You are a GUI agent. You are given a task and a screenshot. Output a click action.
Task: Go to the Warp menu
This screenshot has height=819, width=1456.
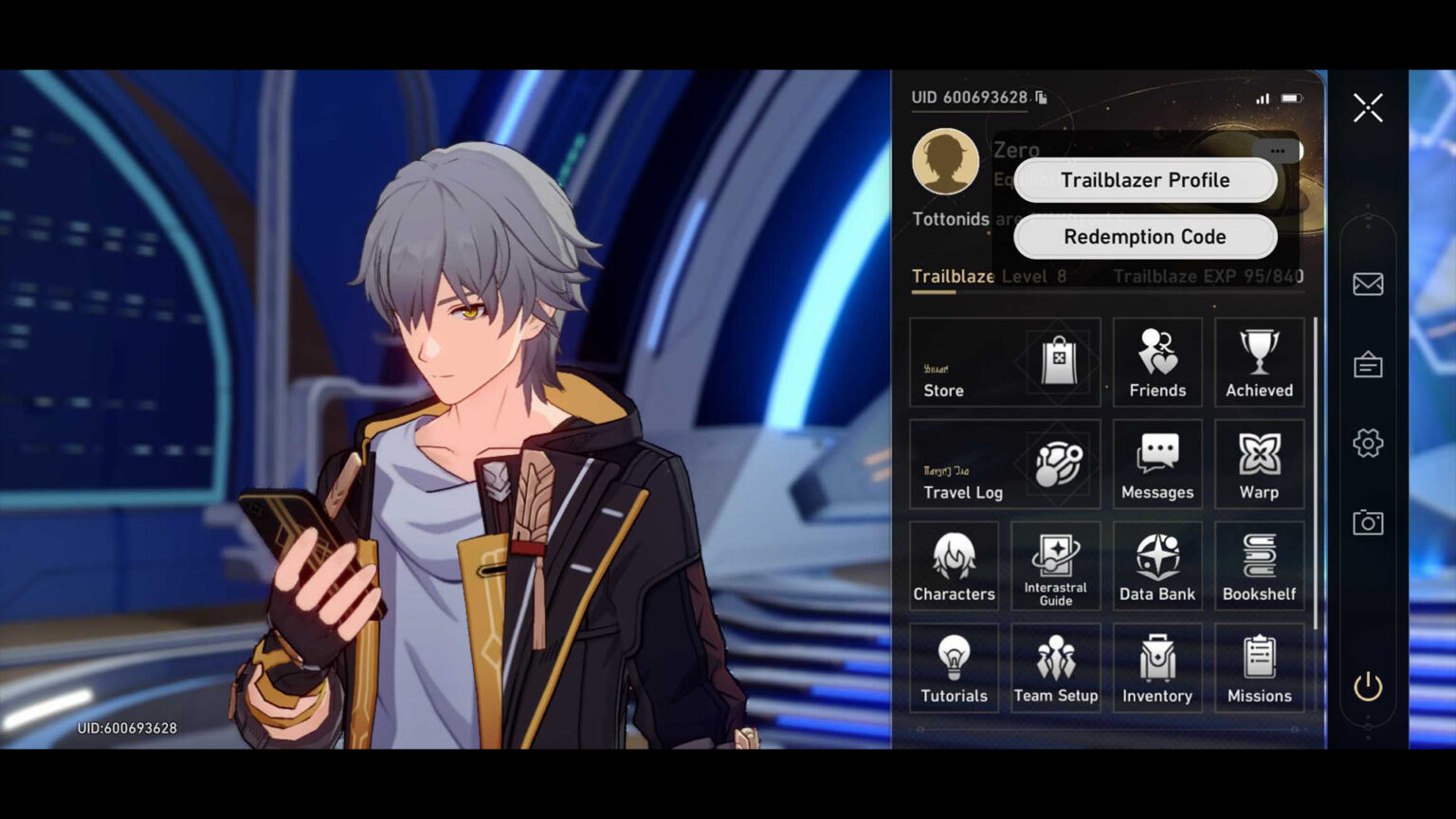[x=1259, y=464]
